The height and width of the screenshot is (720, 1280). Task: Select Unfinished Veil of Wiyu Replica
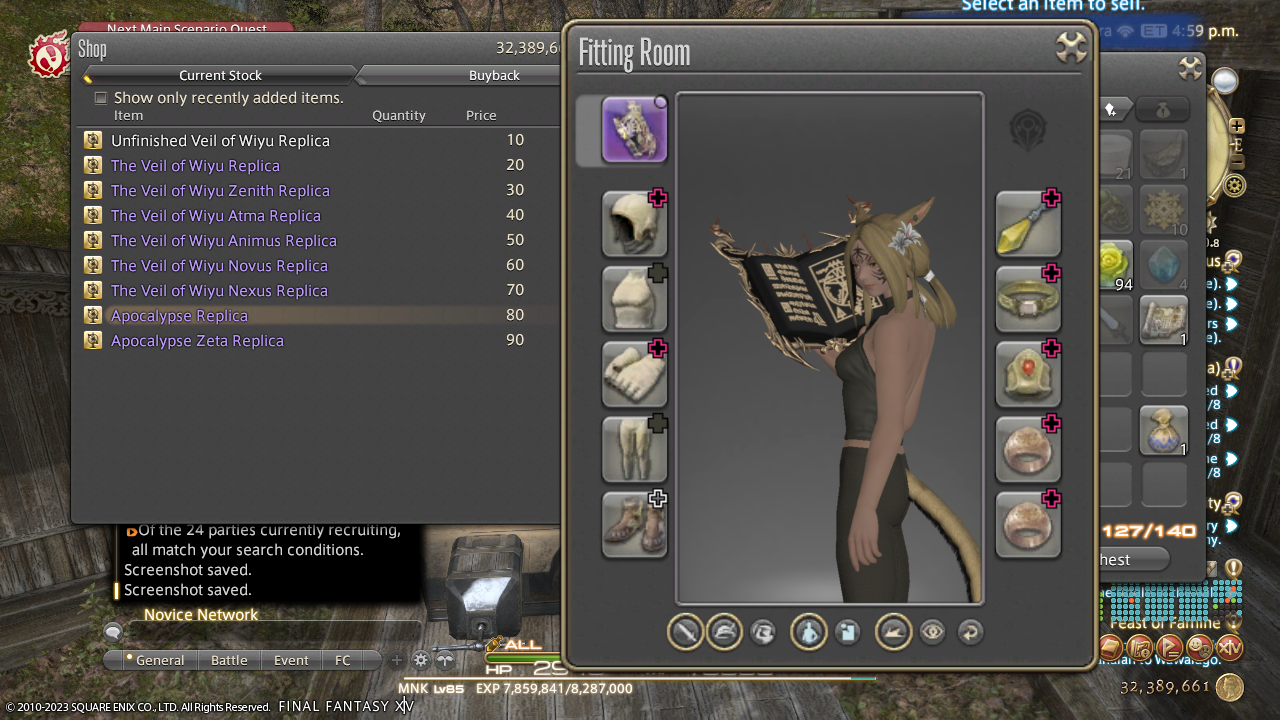click(220, 141)
